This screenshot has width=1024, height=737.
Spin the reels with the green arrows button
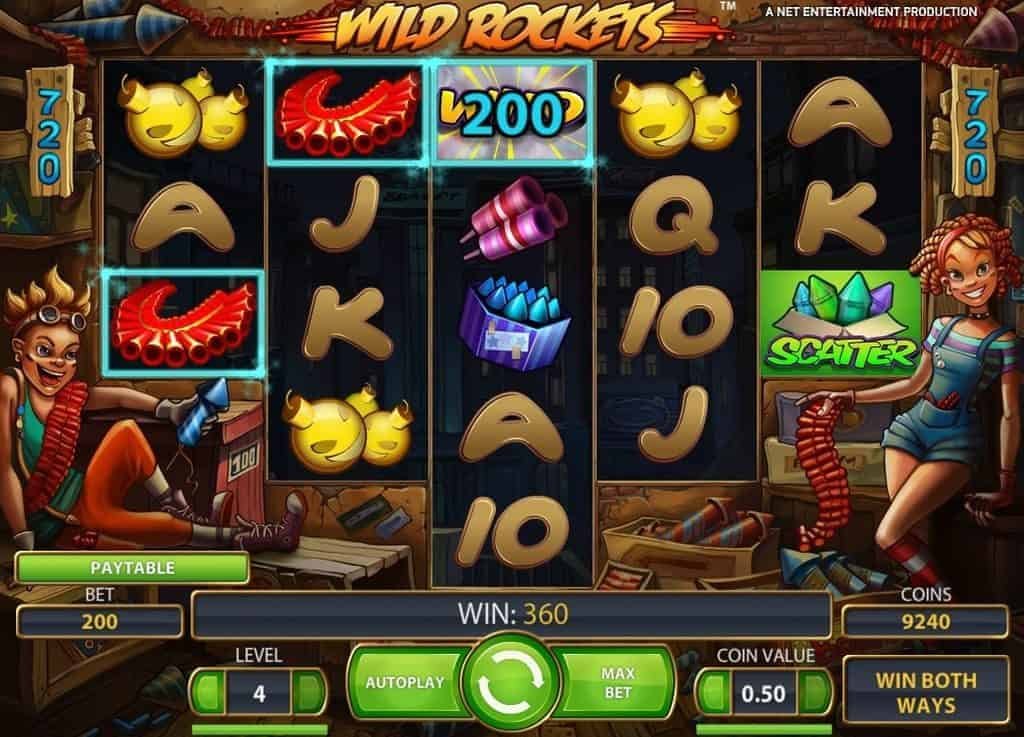coord(511,683)
